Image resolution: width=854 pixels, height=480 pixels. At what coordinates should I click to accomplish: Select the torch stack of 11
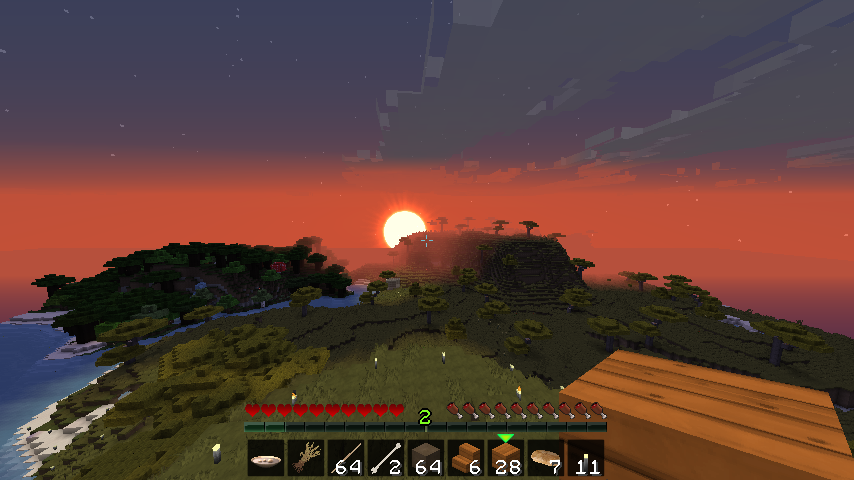586,459
